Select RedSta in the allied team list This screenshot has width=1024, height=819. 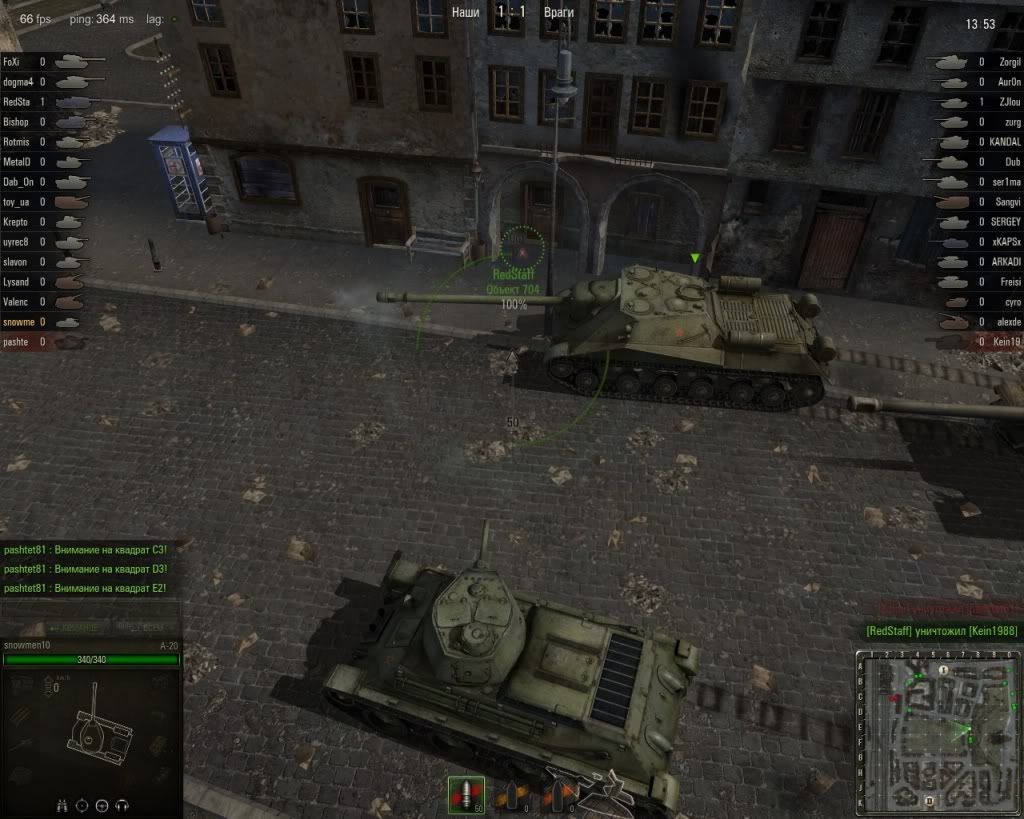coord(17,102)
